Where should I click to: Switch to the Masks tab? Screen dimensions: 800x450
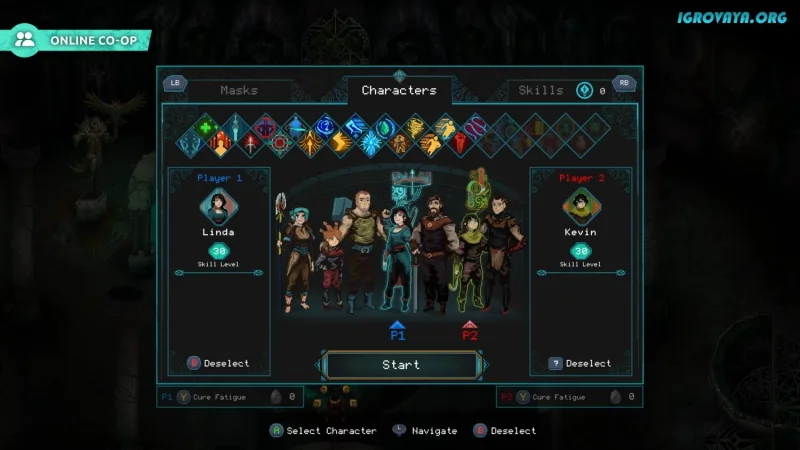pyautogui.click(x=239, y=90)
